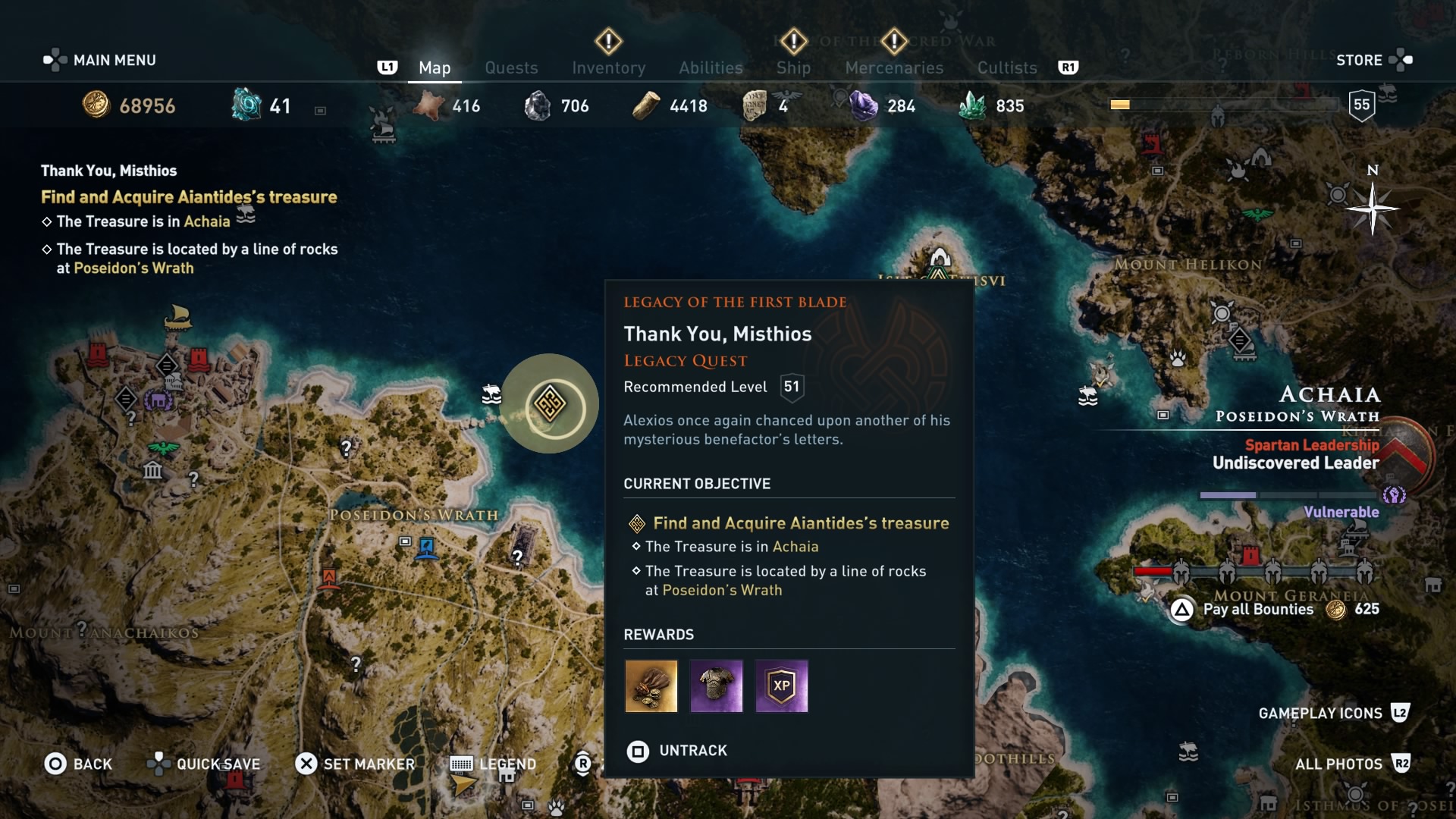Click the loot reward thumbnail
This screenshot has width=1456, height=819.
(x=650, y=686)
